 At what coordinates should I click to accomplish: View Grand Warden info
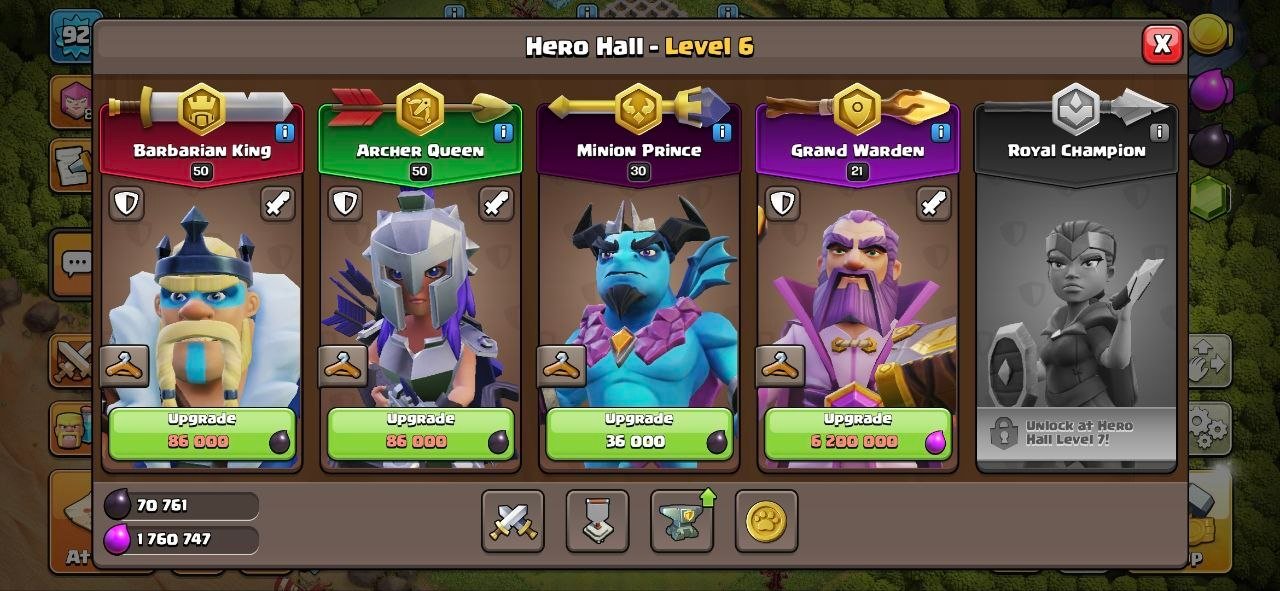(940, 132)
